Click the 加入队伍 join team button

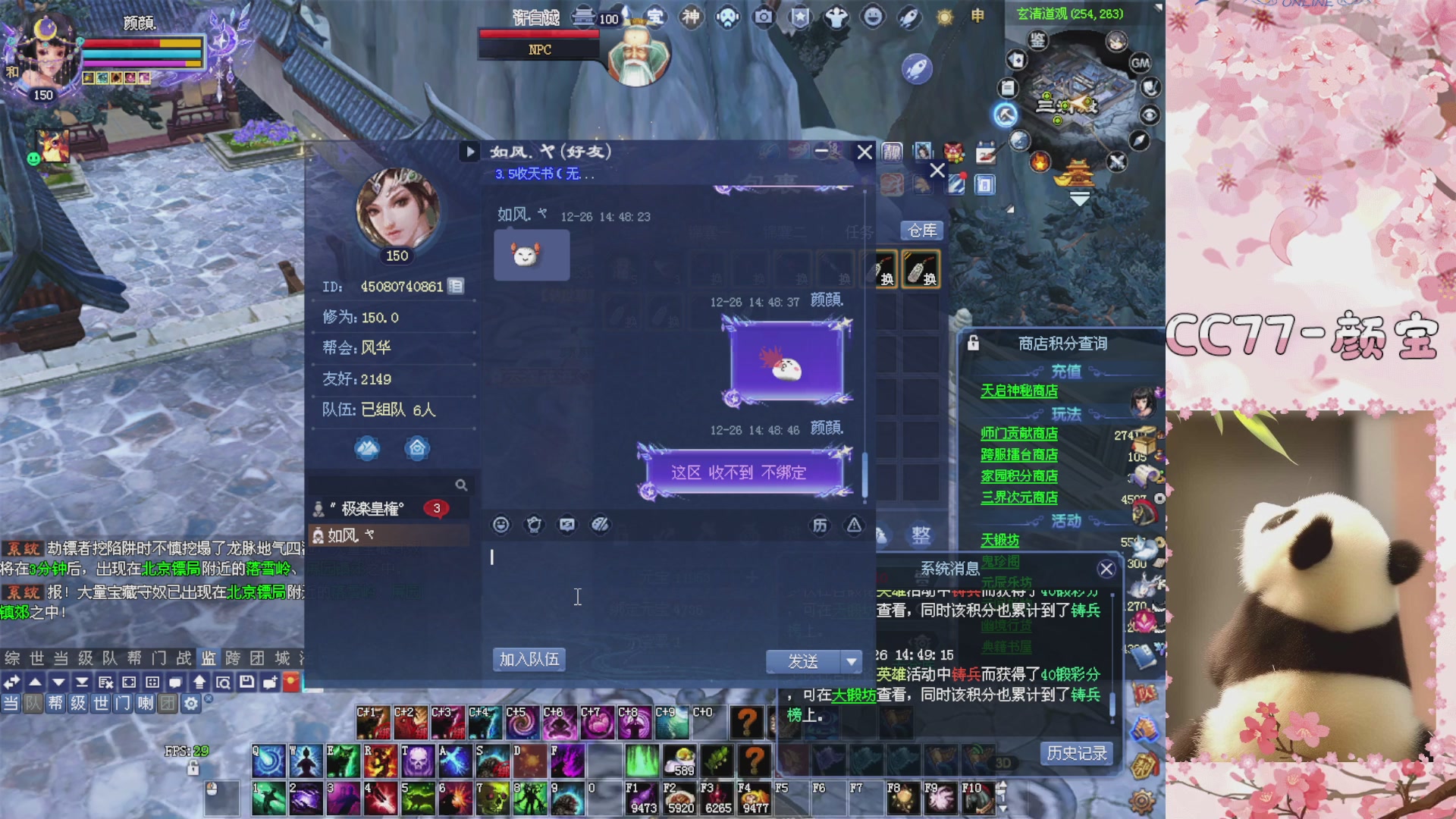point(529,660)
